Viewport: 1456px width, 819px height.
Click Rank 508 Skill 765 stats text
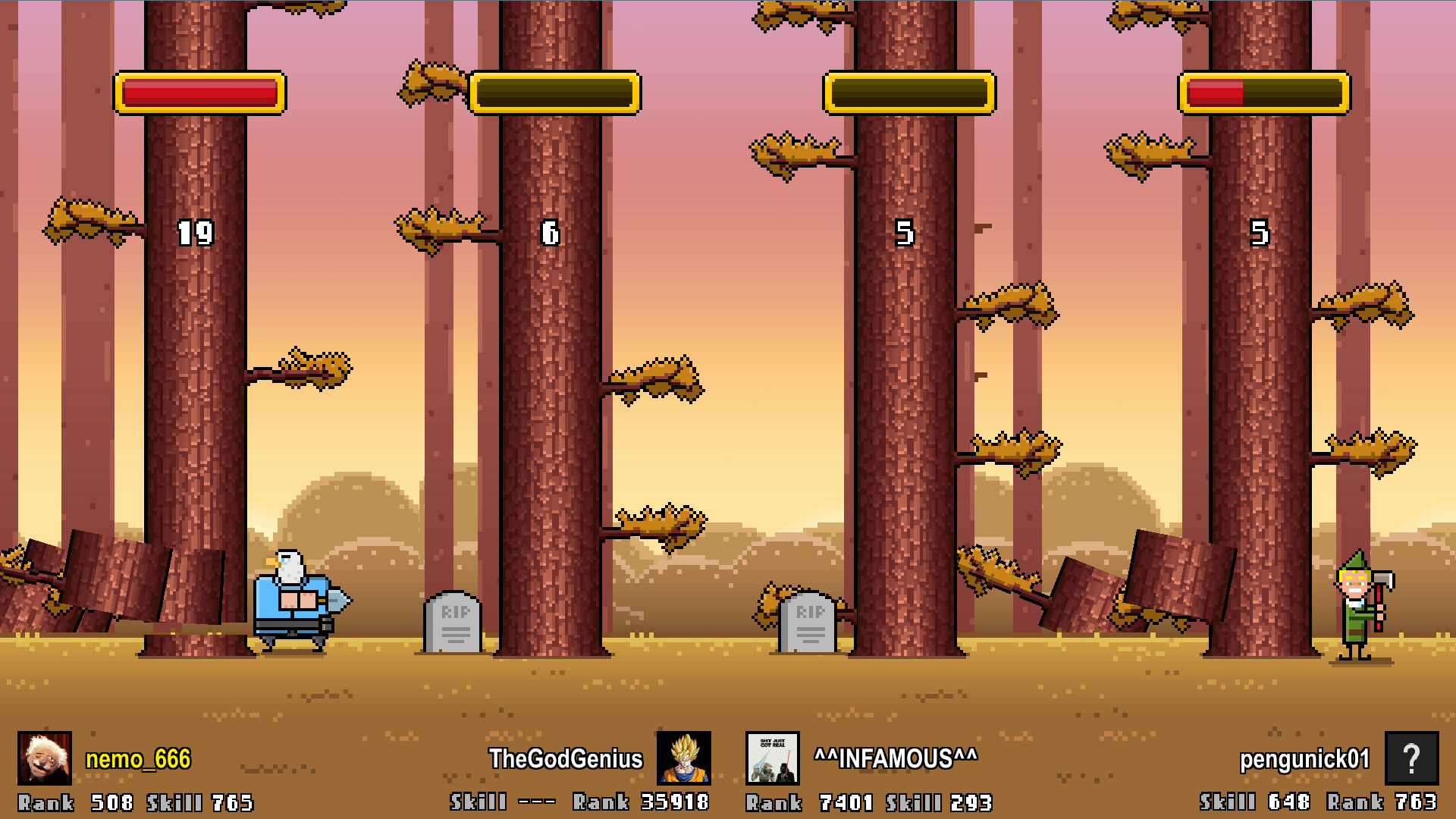coord(136,802)
